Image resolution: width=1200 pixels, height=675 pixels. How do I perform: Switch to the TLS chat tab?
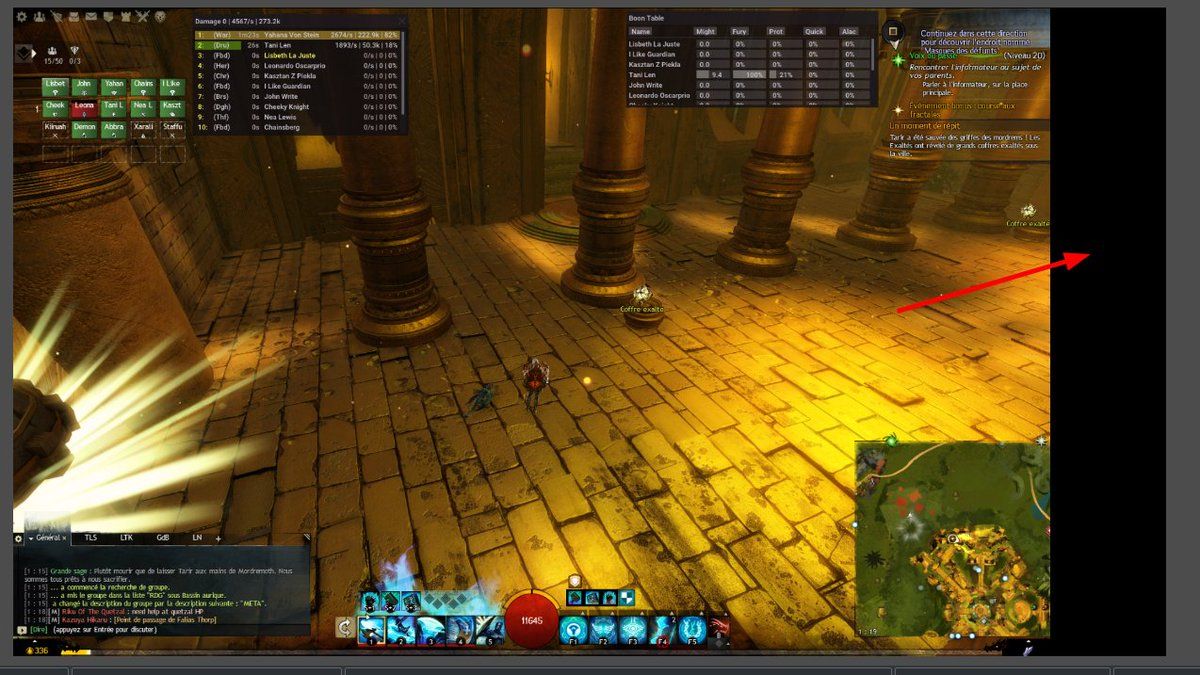point(91,538)
